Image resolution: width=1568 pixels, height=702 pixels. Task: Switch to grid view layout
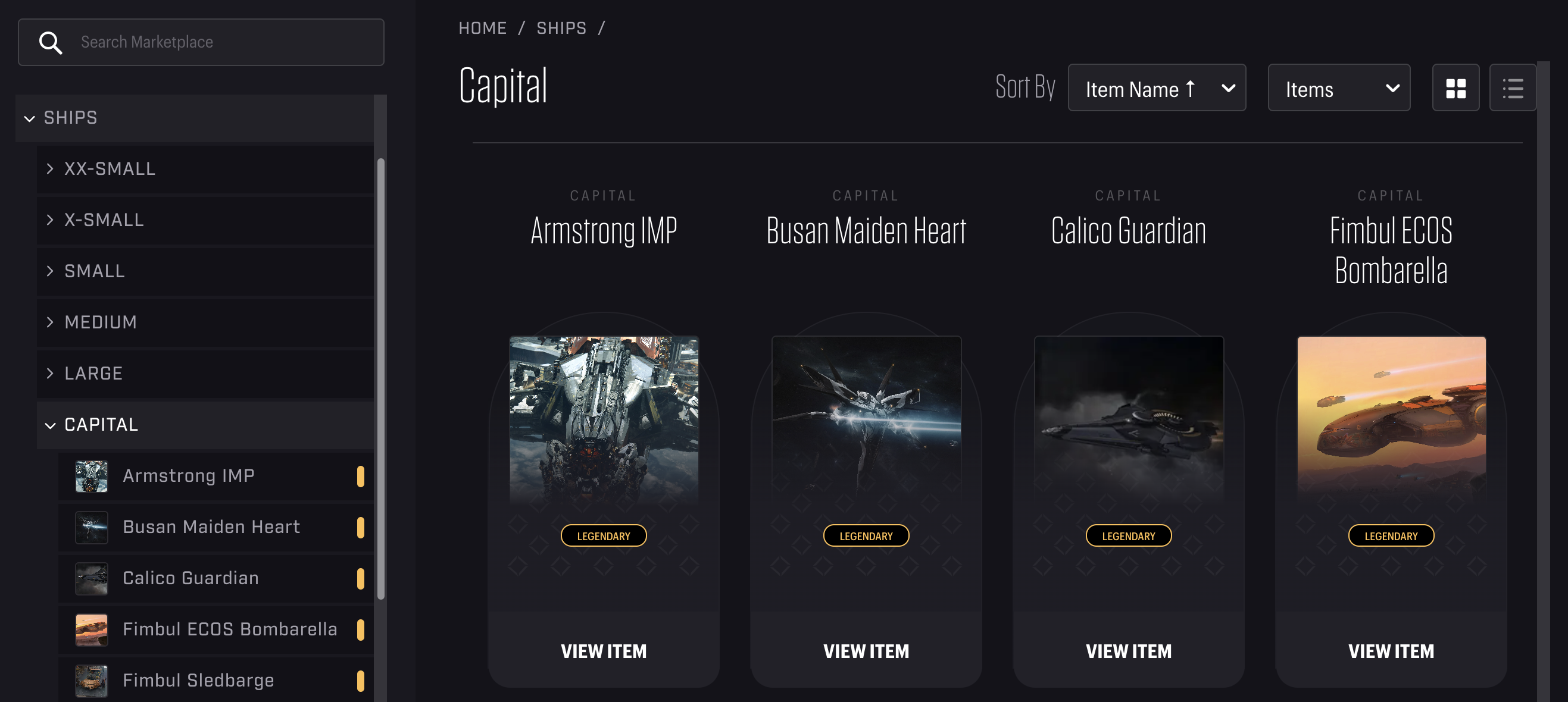1455,88
